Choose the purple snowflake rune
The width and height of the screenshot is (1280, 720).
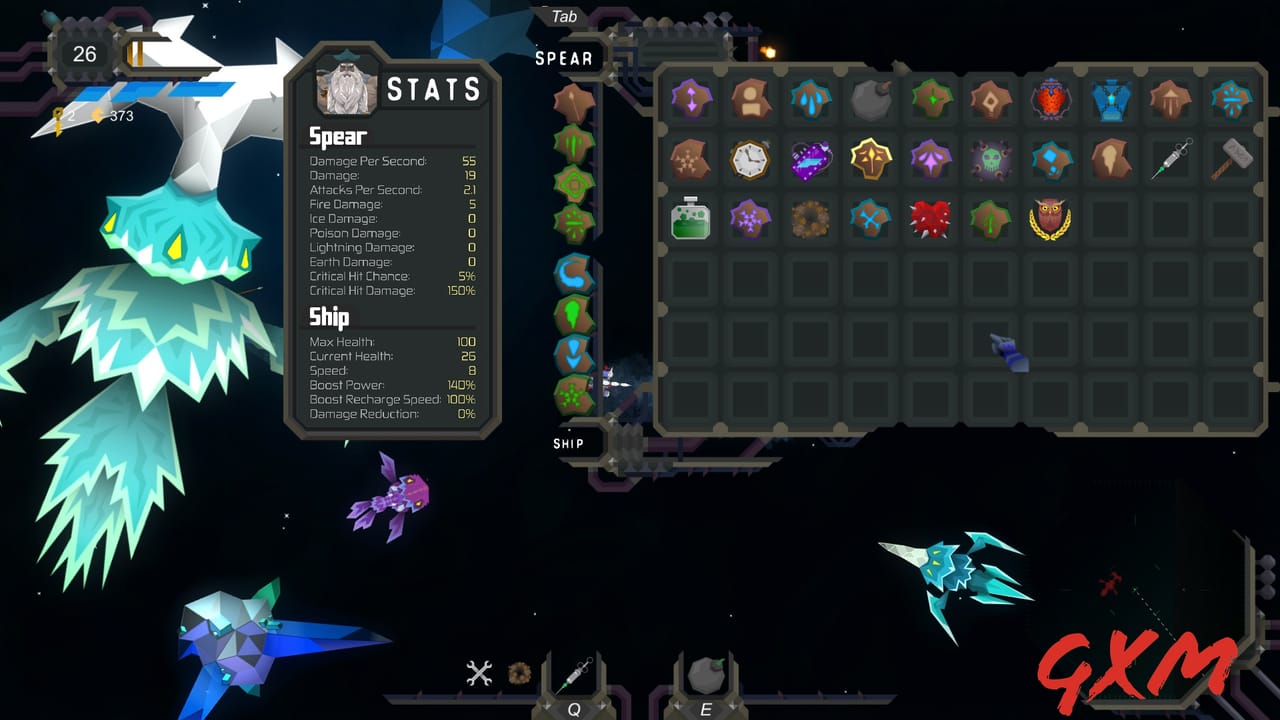750,219
